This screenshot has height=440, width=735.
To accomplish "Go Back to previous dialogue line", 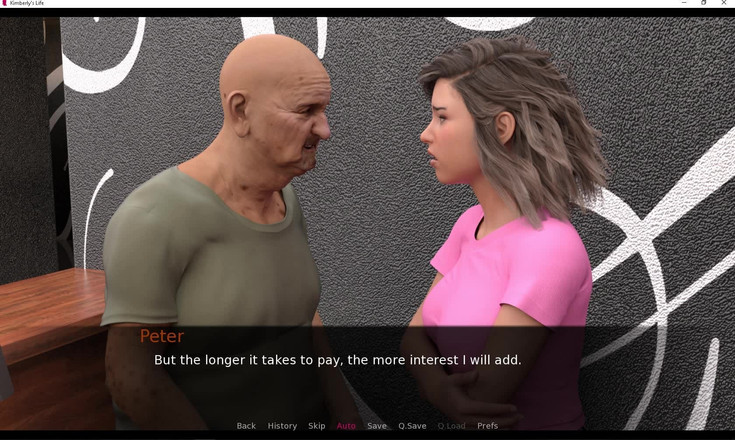I will coord(246,426).
